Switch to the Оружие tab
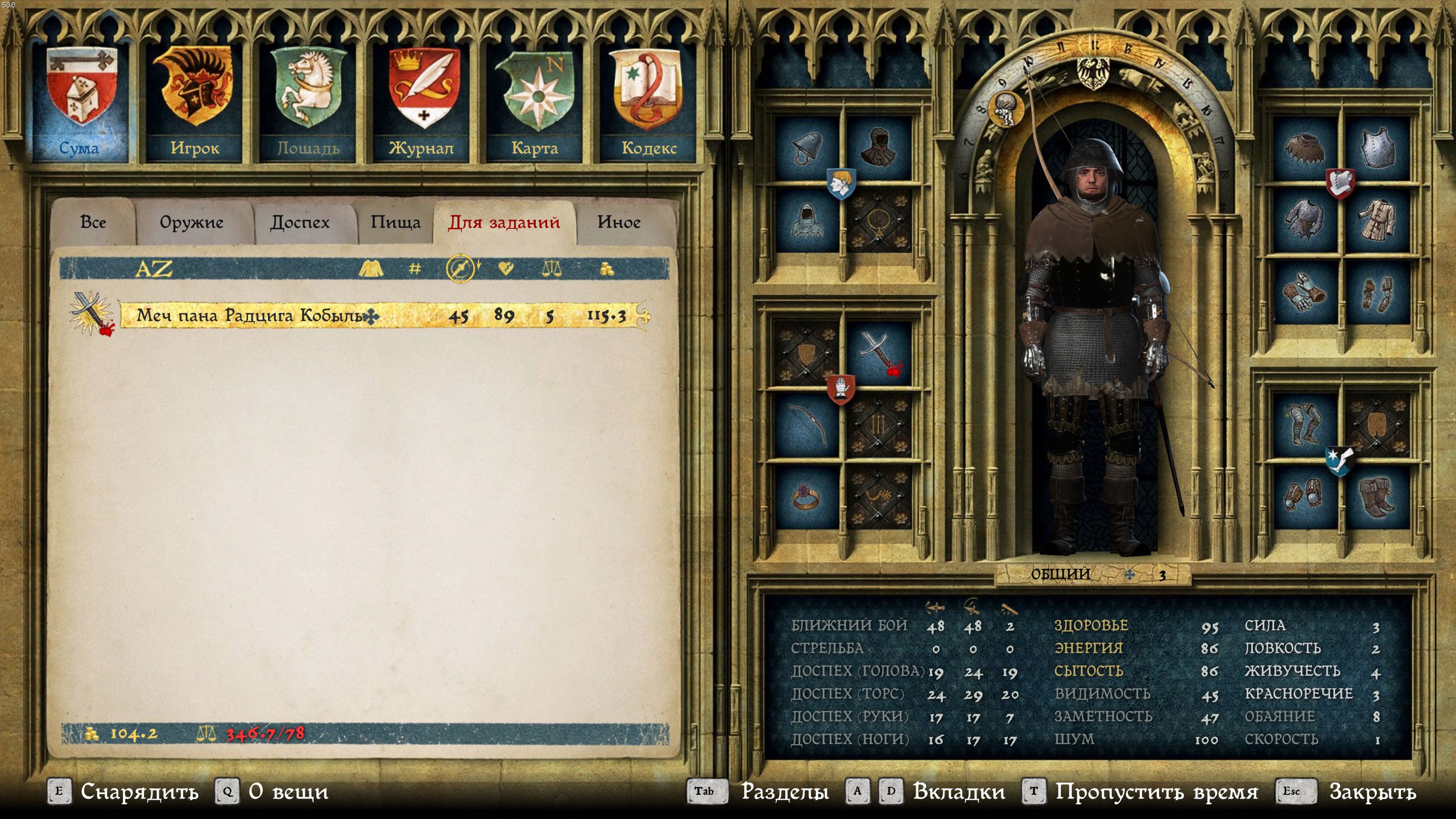The image size is (1456, 819). (x=192, y=222)
